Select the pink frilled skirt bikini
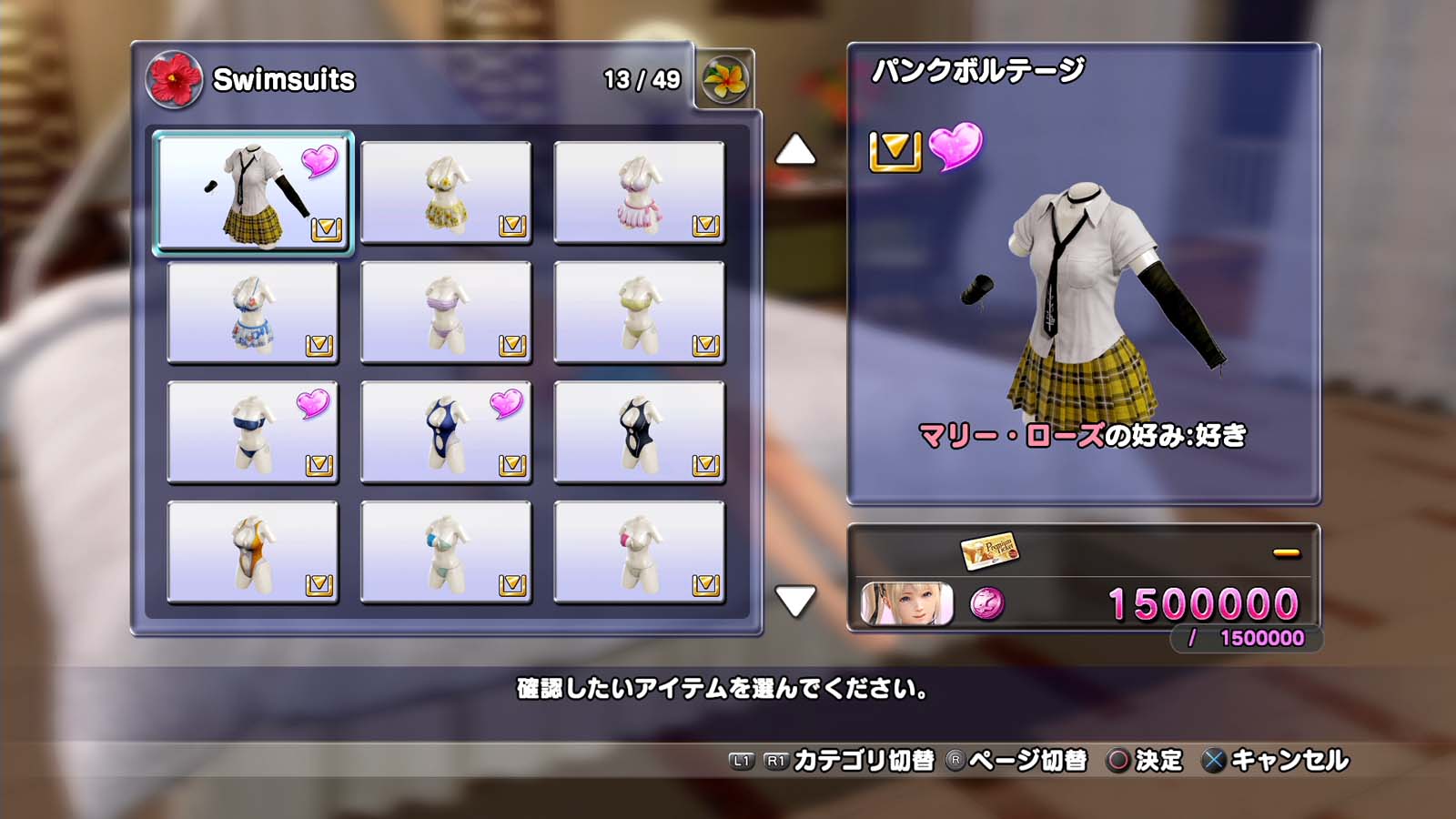 639,193
